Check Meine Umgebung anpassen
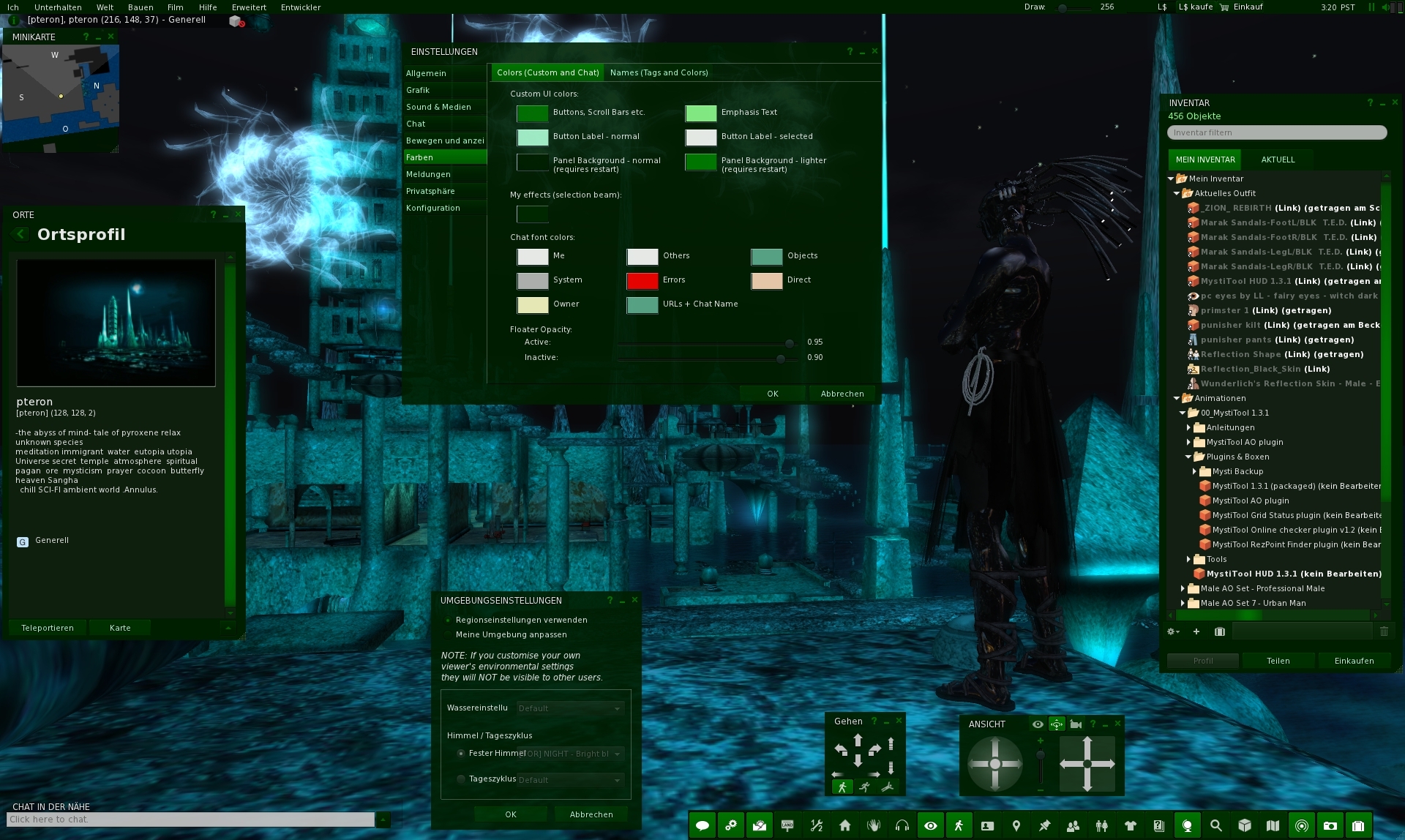This screenshot has width=1405, height=840. 449,635
